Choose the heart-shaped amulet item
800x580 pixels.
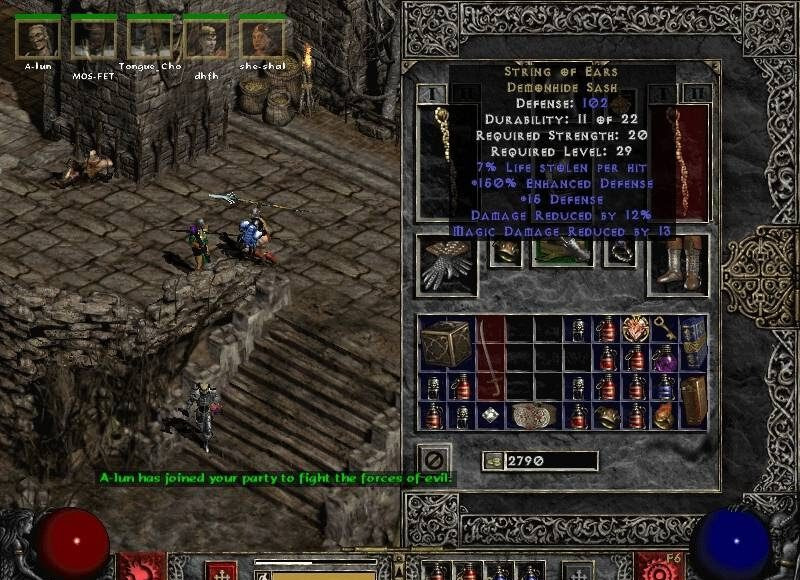pyautogui.click(x=636, y=329)
